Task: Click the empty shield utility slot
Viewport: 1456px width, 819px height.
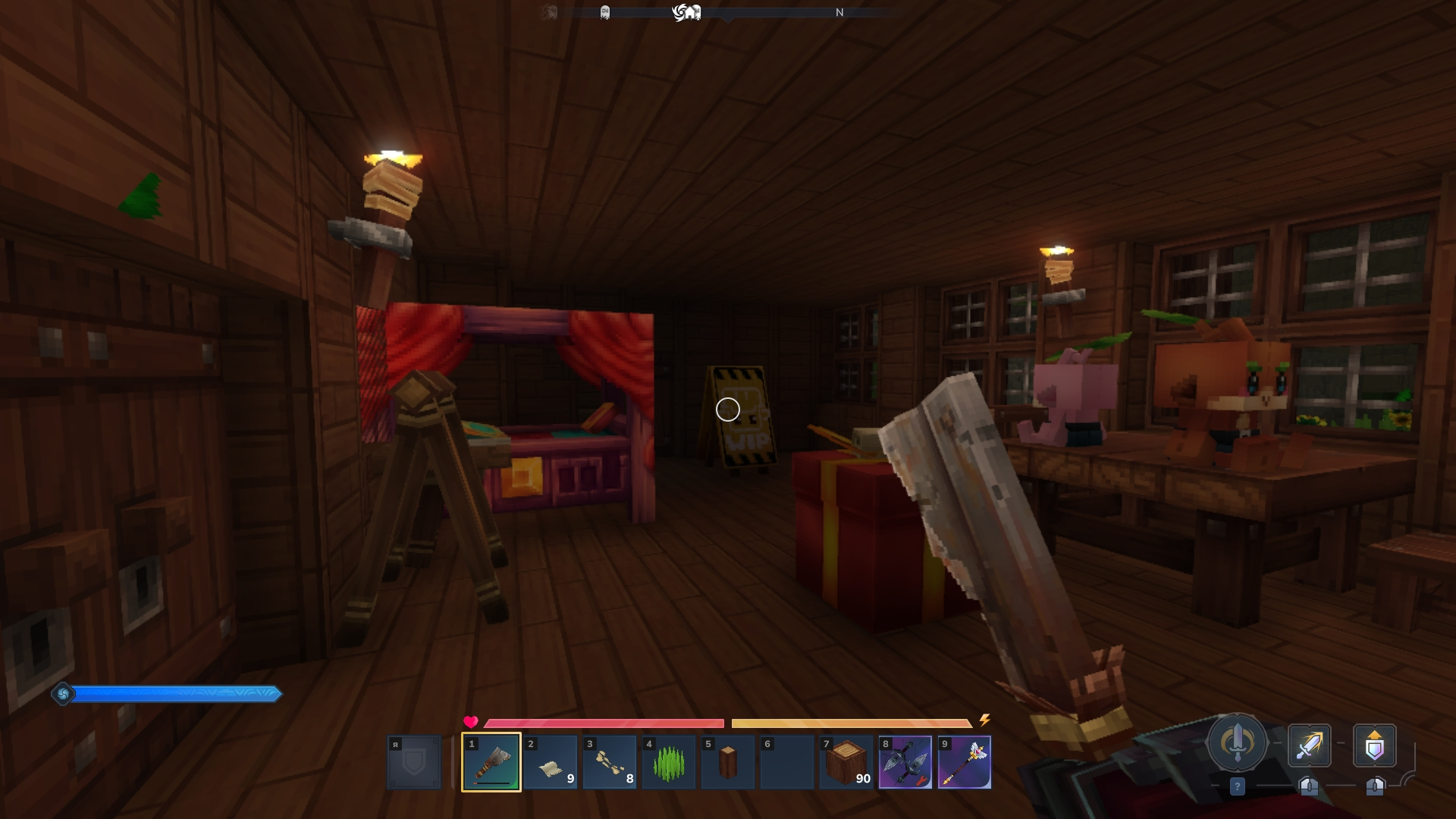Action: [414, 762]
